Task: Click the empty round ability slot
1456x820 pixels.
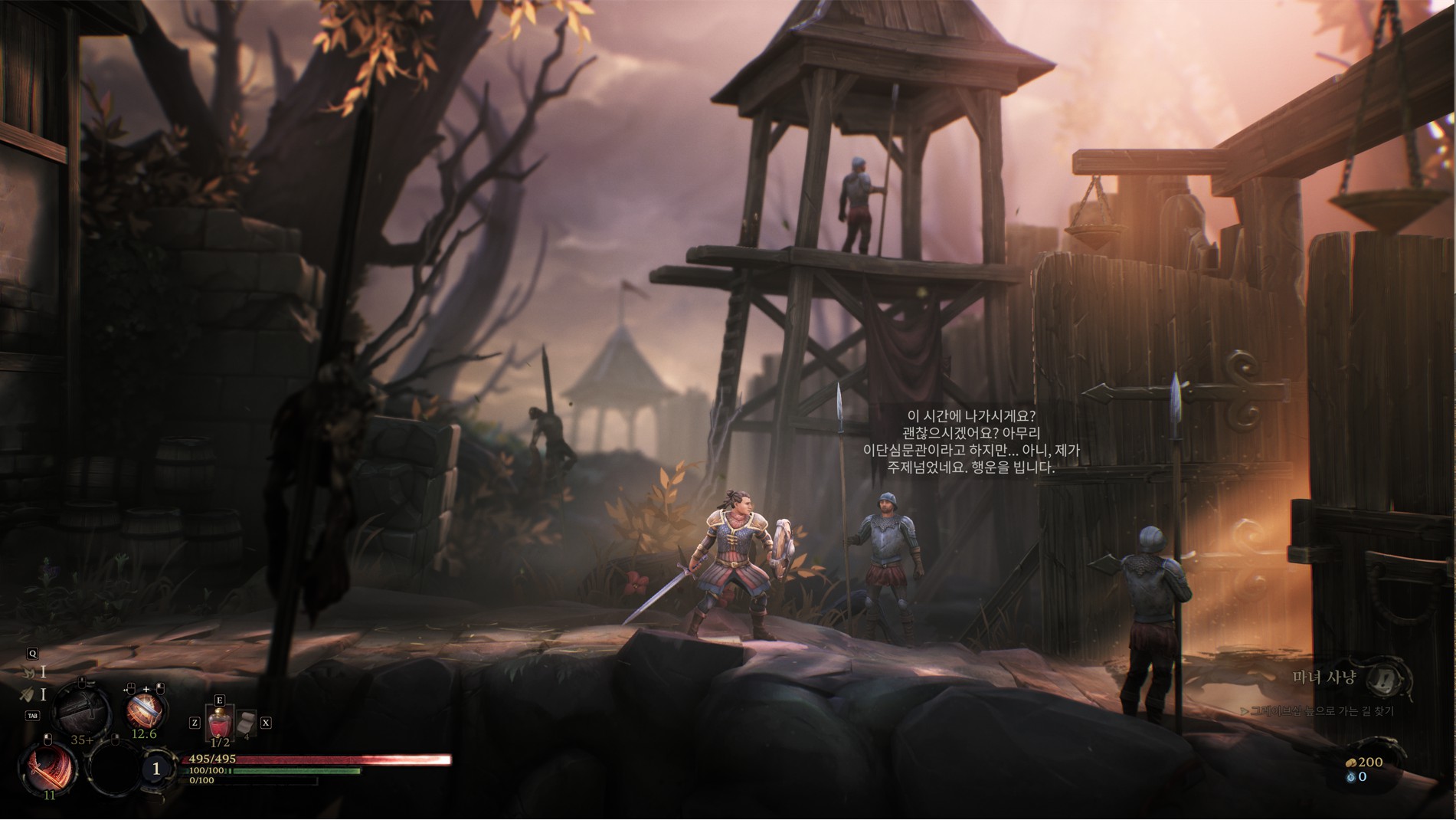Action: [x=113, y=768]
